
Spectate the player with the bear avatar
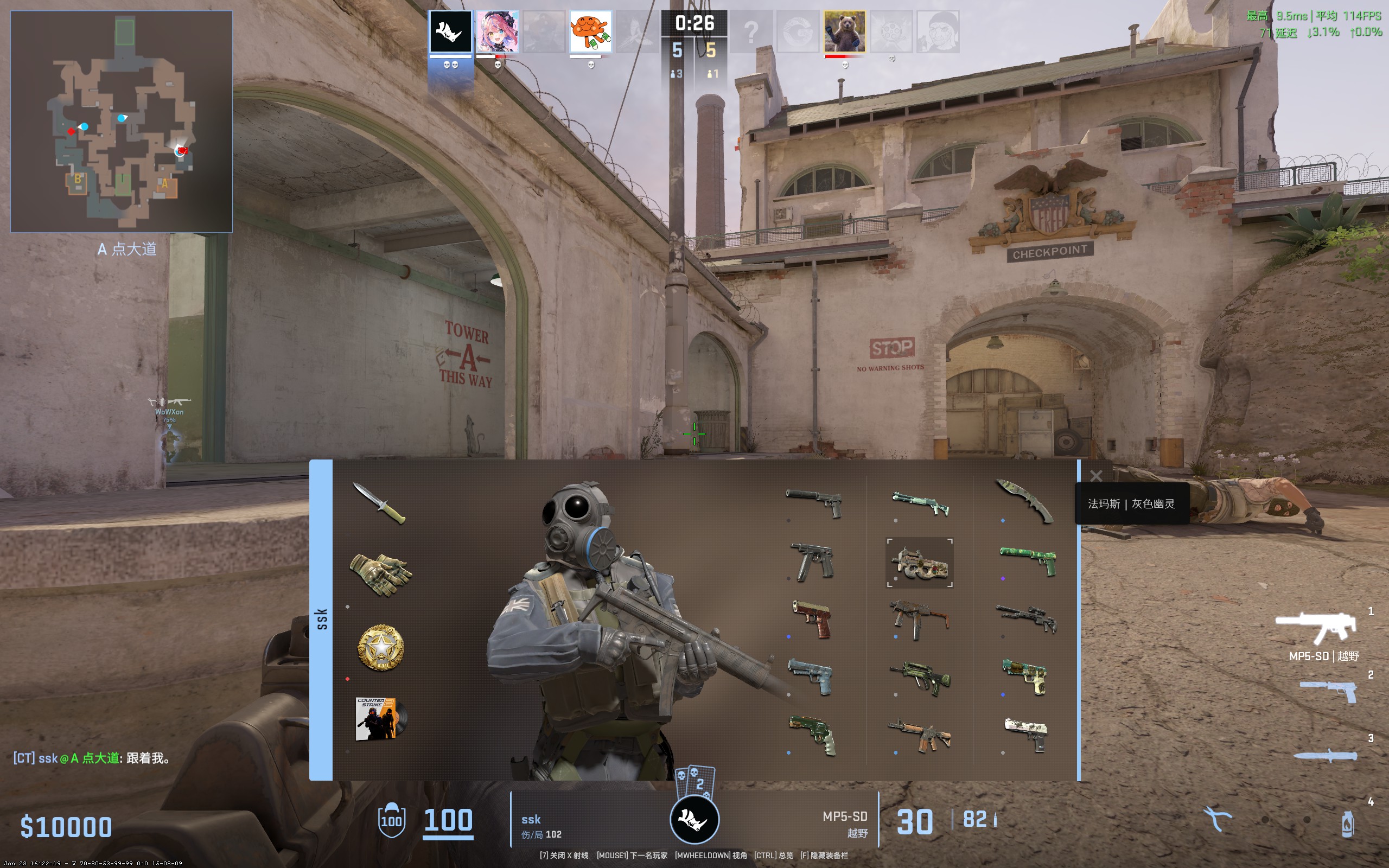click(x=844, y=31)
